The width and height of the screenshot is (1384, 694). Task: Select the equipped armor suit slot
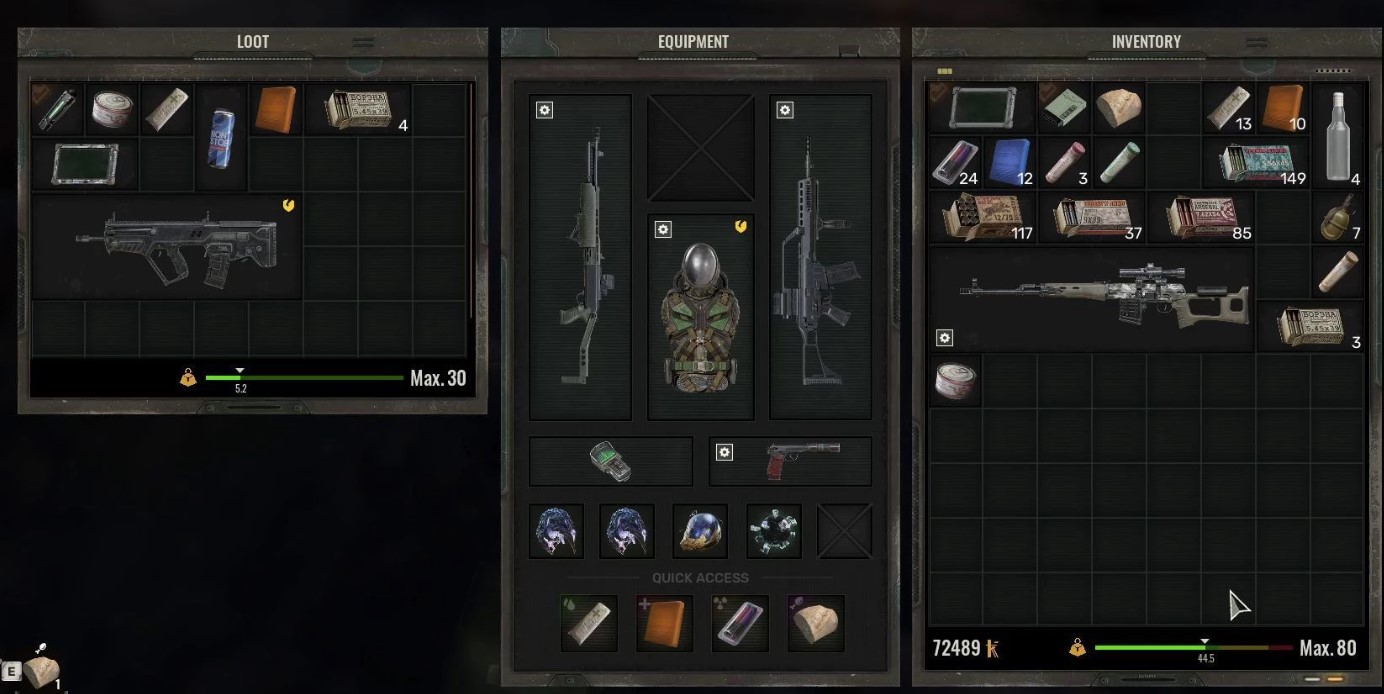click(700, 315)
